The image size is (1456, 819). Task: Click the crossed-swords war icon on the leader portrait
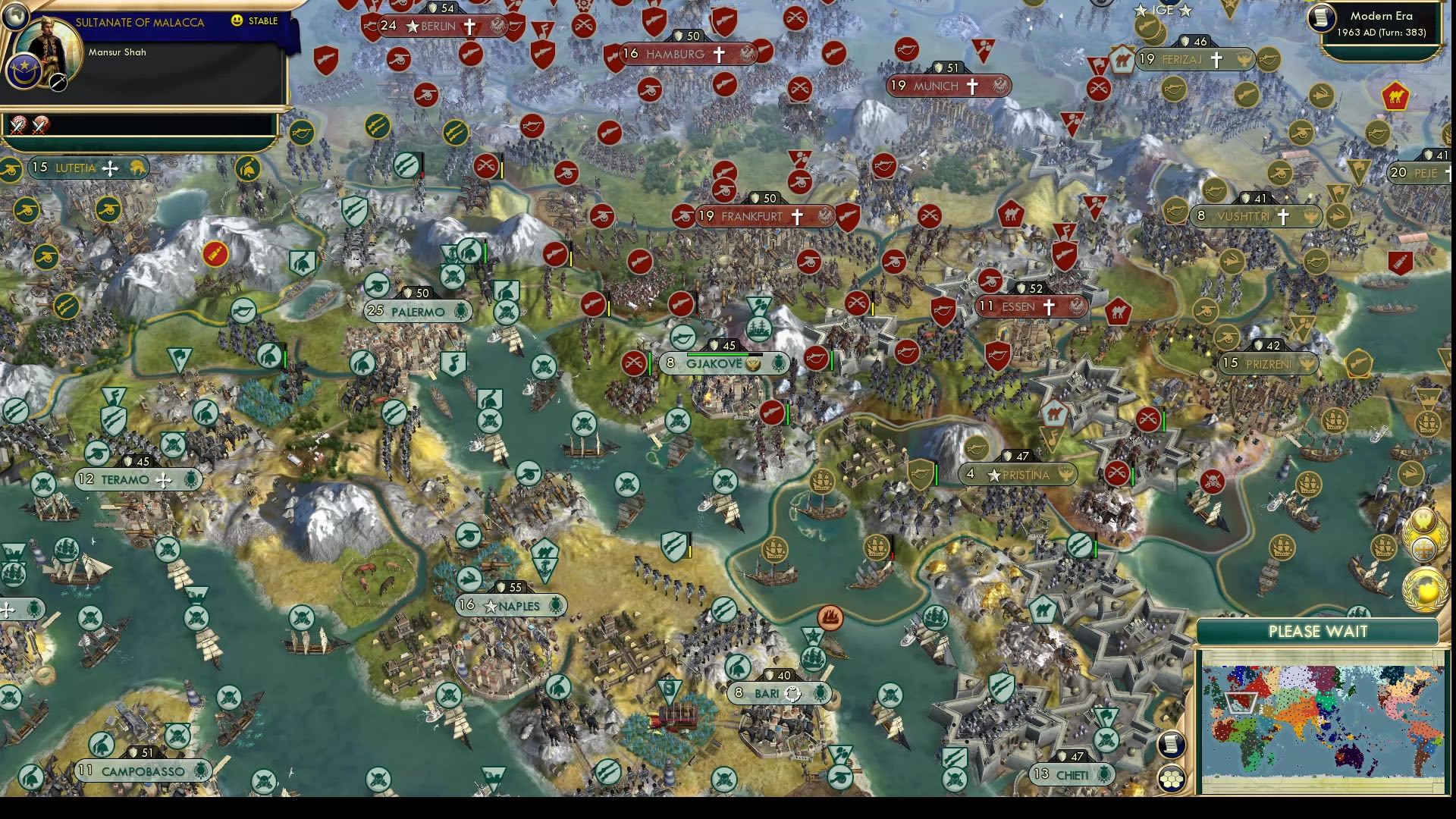pyautogui.click(x=58, y=83)
